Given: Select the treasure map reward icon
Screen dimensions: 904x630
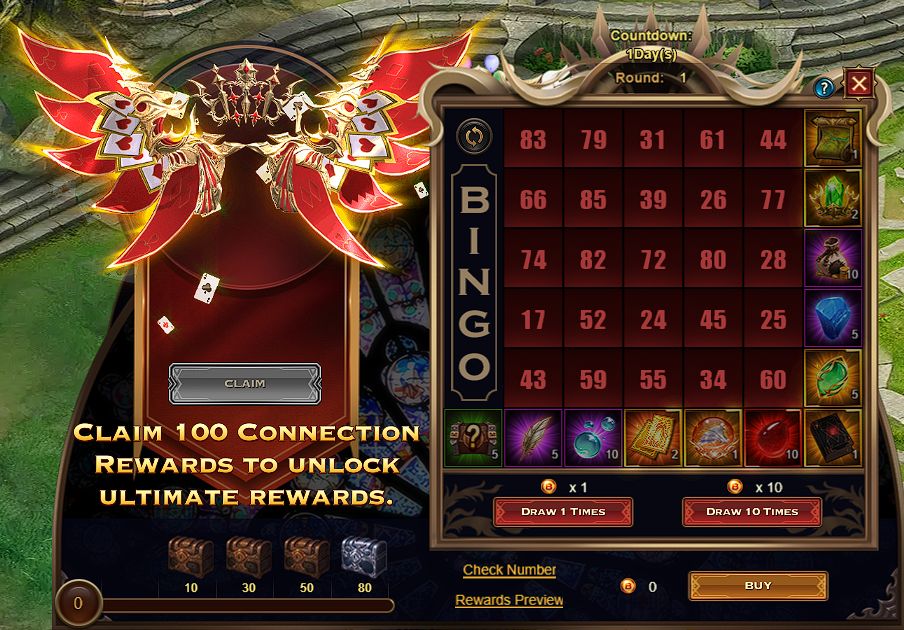Looking at the screenshot, I should coord(833,139).
